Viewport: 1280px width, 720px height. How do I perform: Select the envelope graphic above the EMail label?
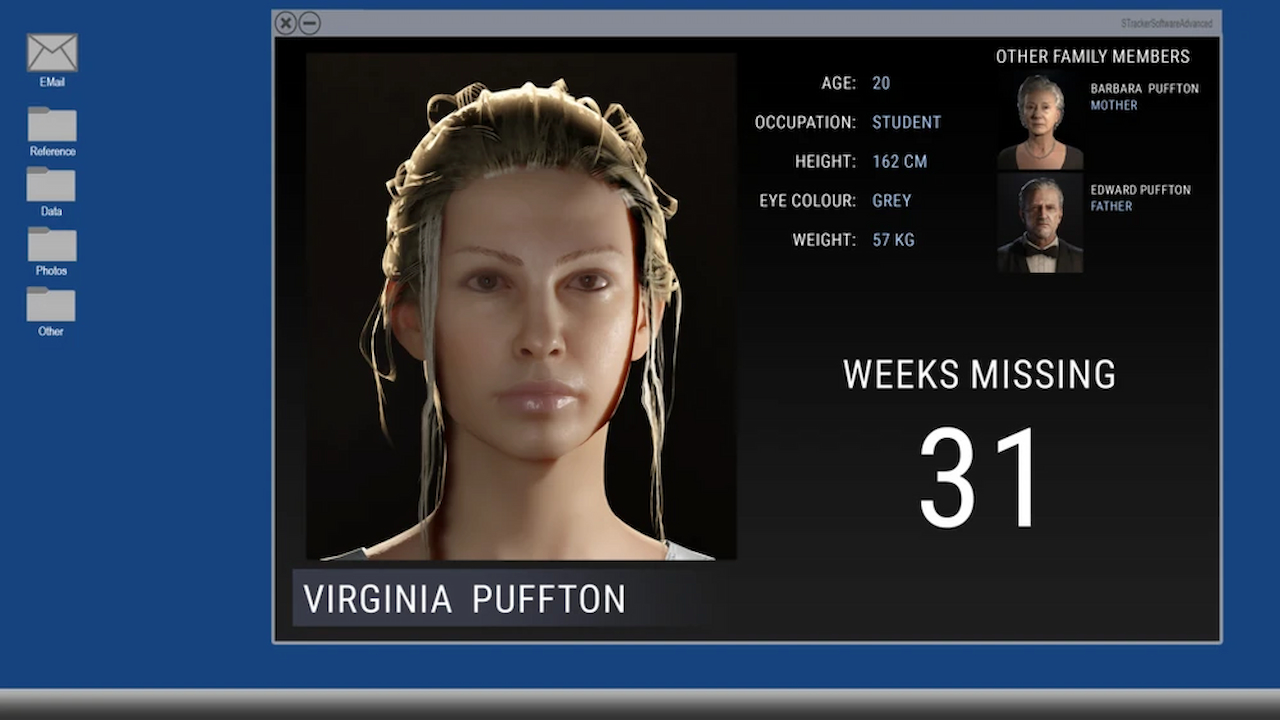tap(51, 50)
